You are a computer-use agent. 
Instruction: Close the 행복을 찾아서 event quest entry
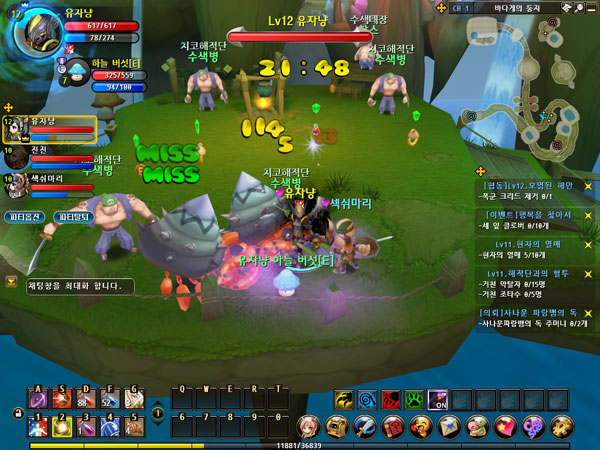click(588, 214)
